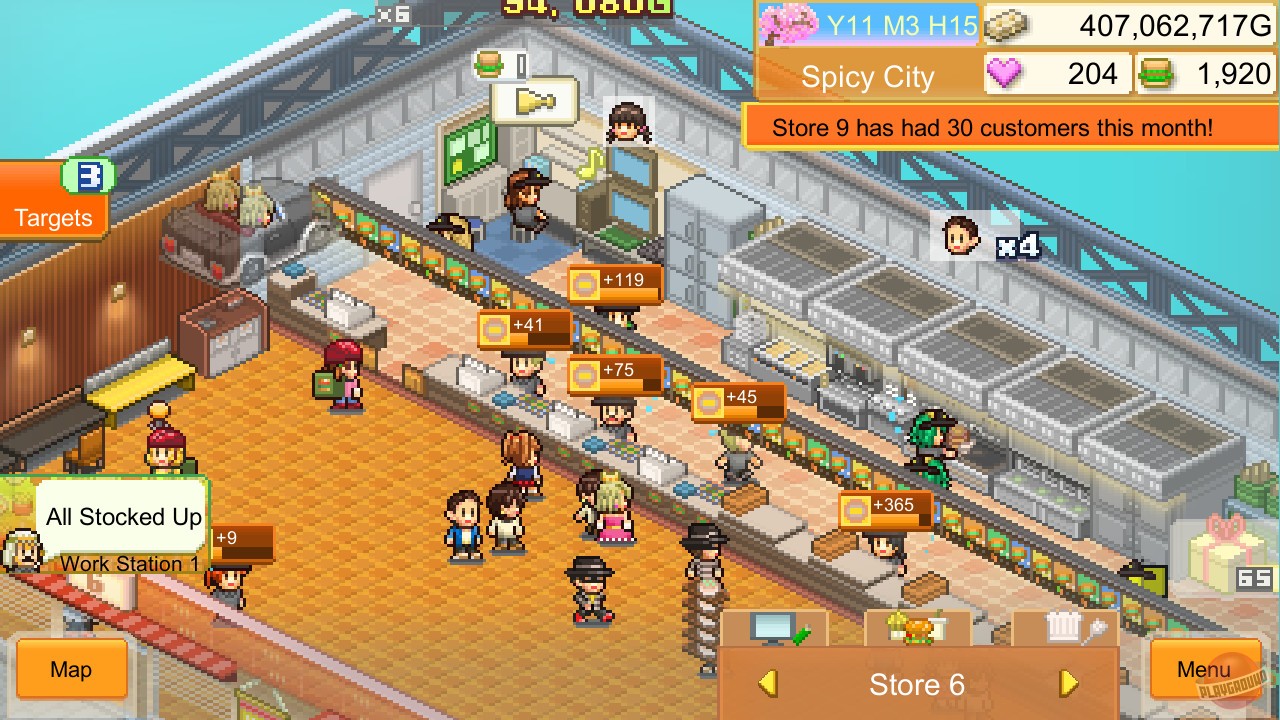Screen dimensions: 1280x720
Task: Click the cherry blossom icon beside Y11 M3 H15
Action: (x=790, y=23)
